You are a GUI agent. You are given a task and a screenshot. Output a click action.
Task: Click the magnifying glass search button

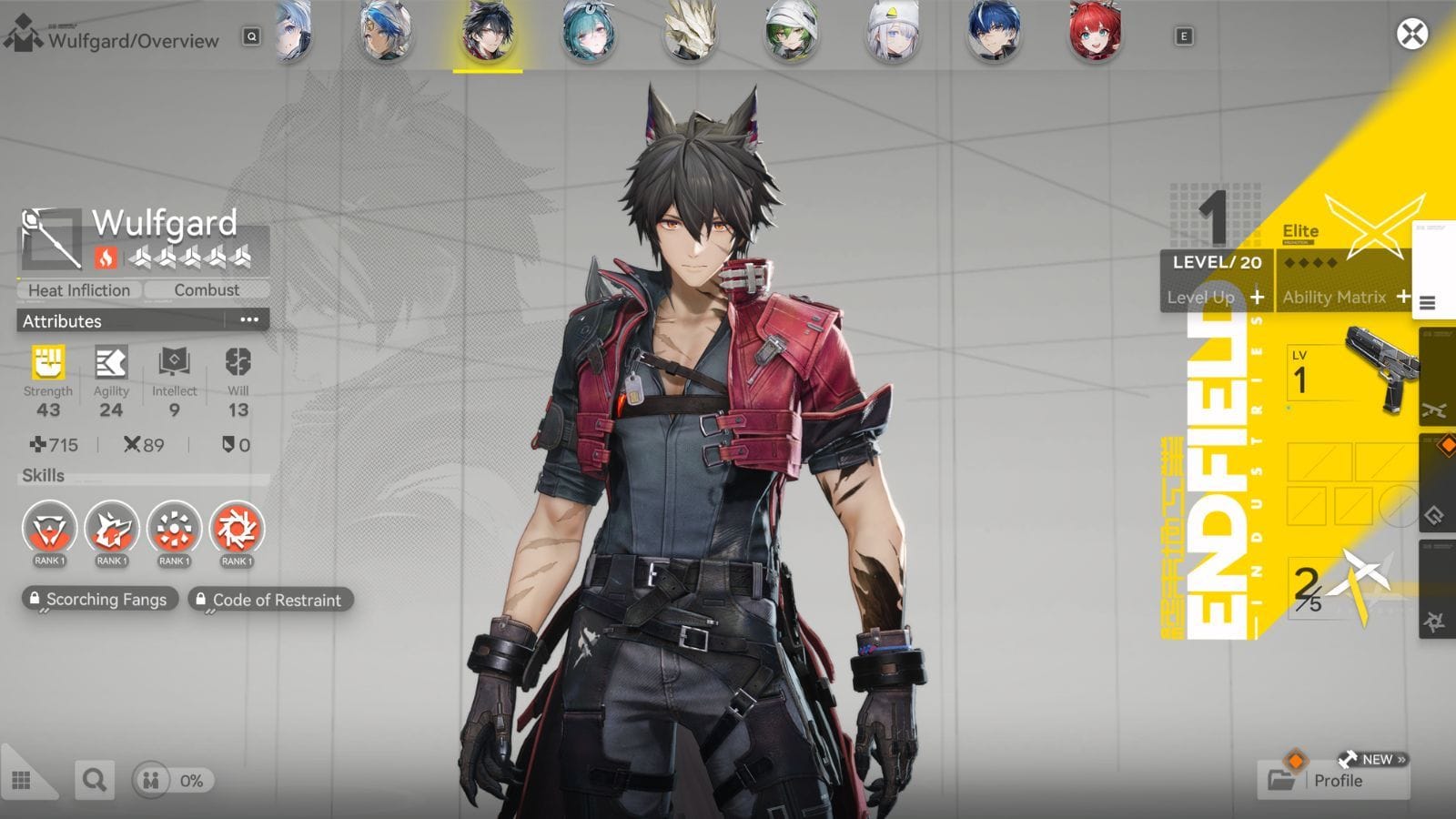tap(94, 780)
